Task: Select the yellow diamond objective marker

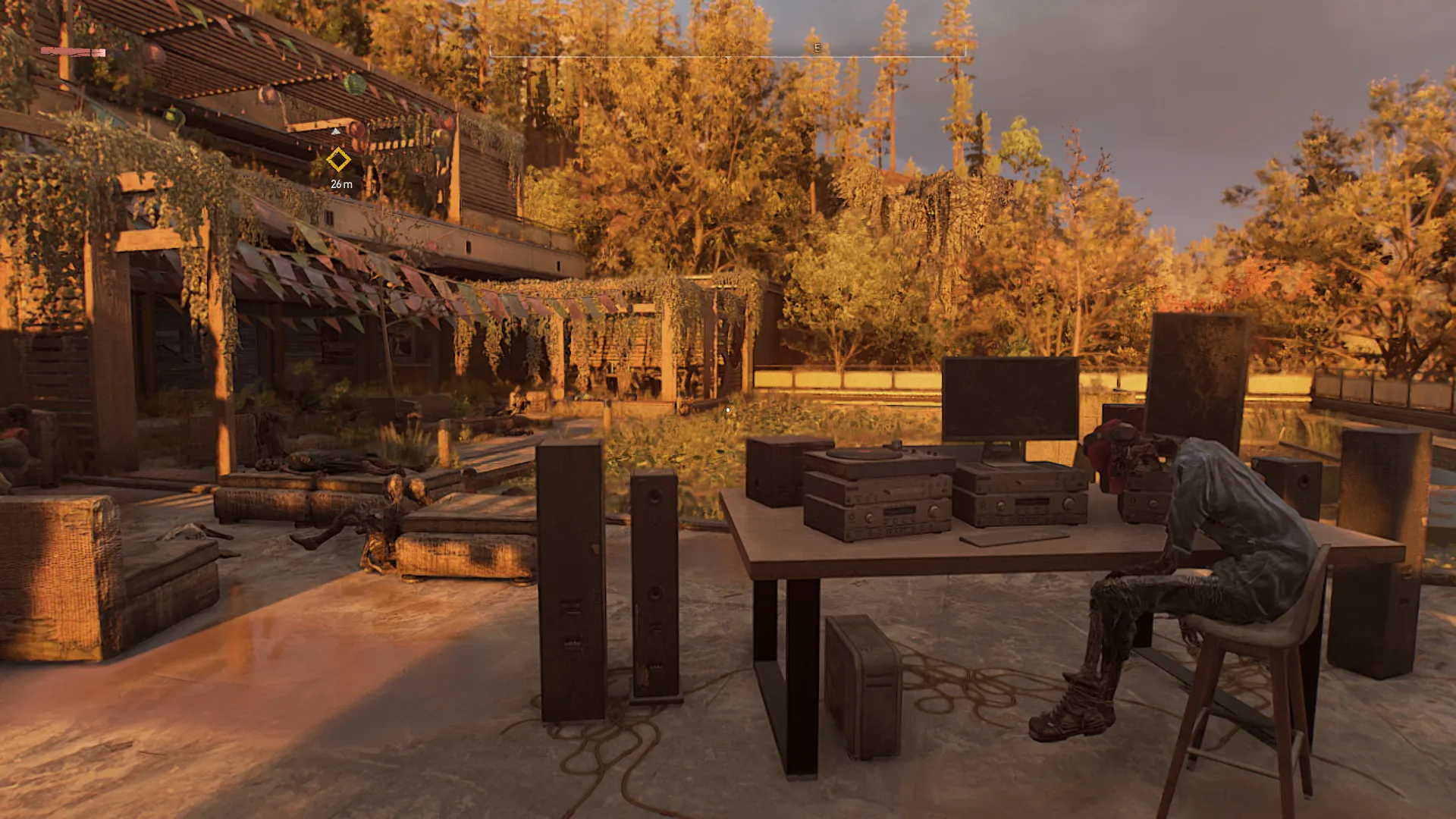Action: (338, 160)
